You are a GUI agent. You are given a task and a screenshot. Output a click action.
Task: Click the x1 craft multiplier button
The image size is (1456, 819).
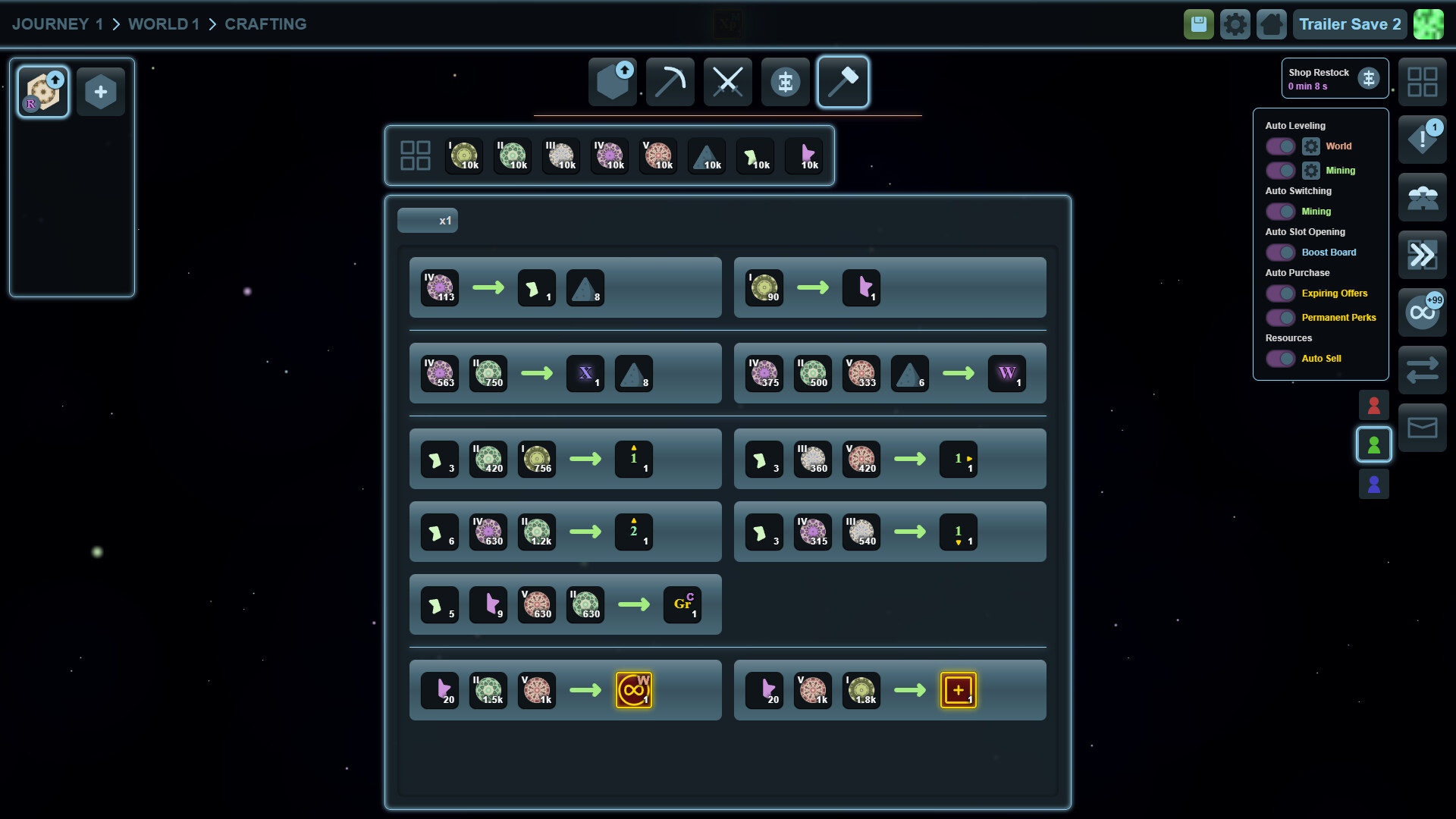(427, 220)
